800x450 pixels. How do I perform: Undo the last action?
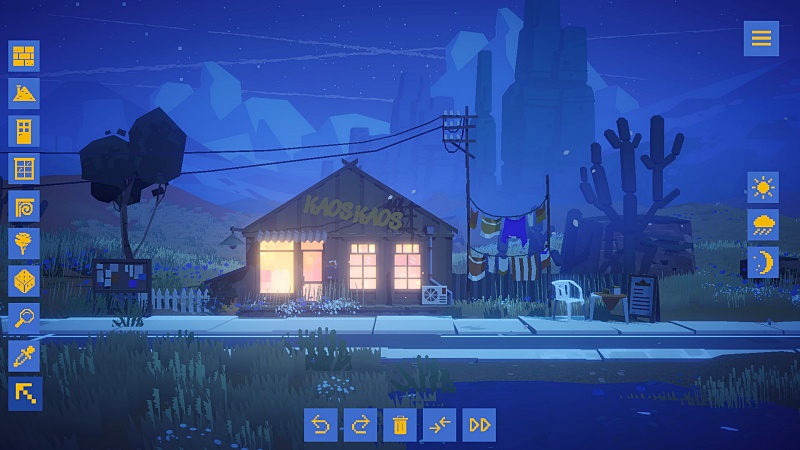coord(320,425)
